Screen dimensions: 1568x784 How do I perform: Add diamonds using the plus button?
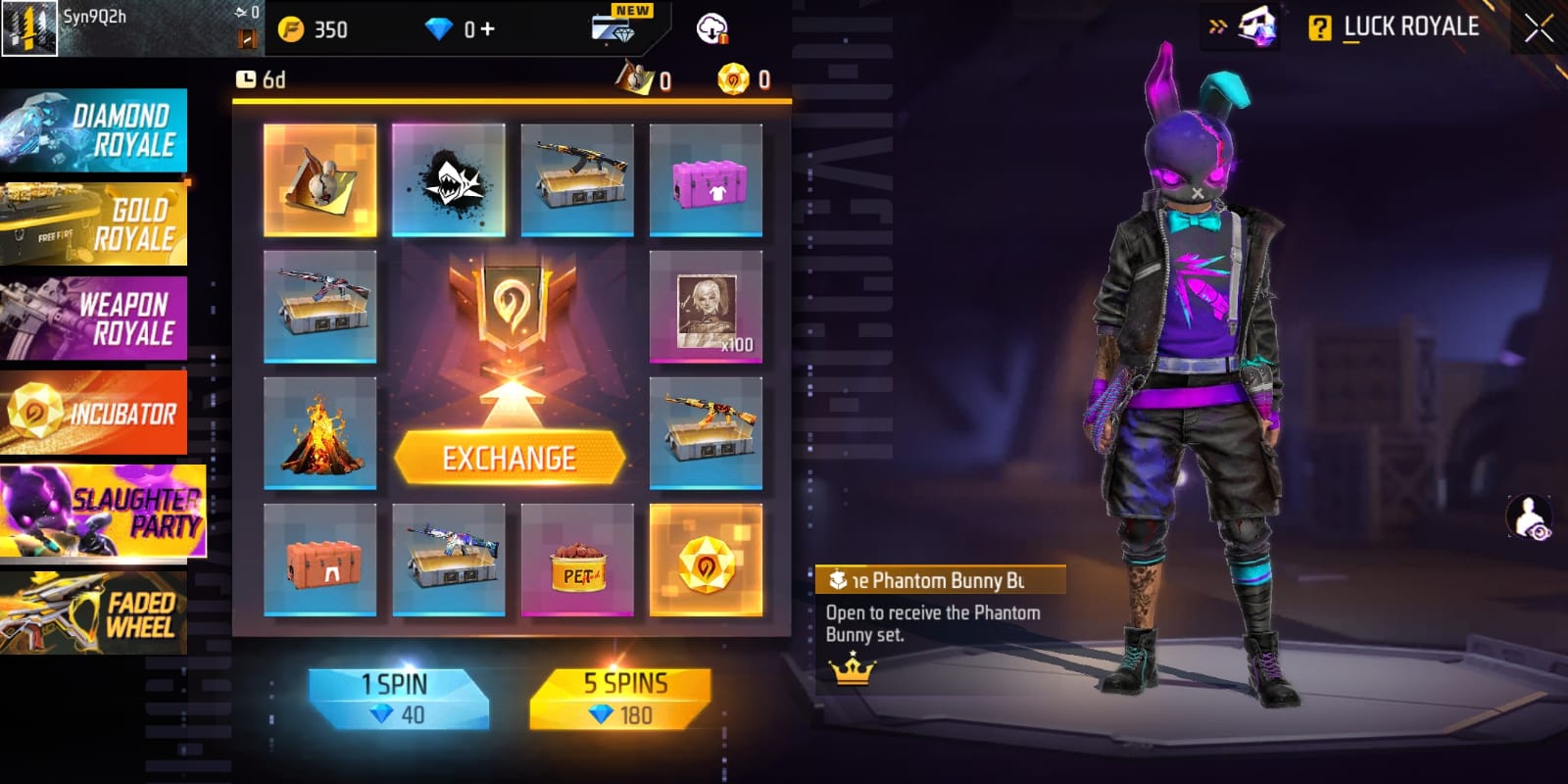click(487, 29)
